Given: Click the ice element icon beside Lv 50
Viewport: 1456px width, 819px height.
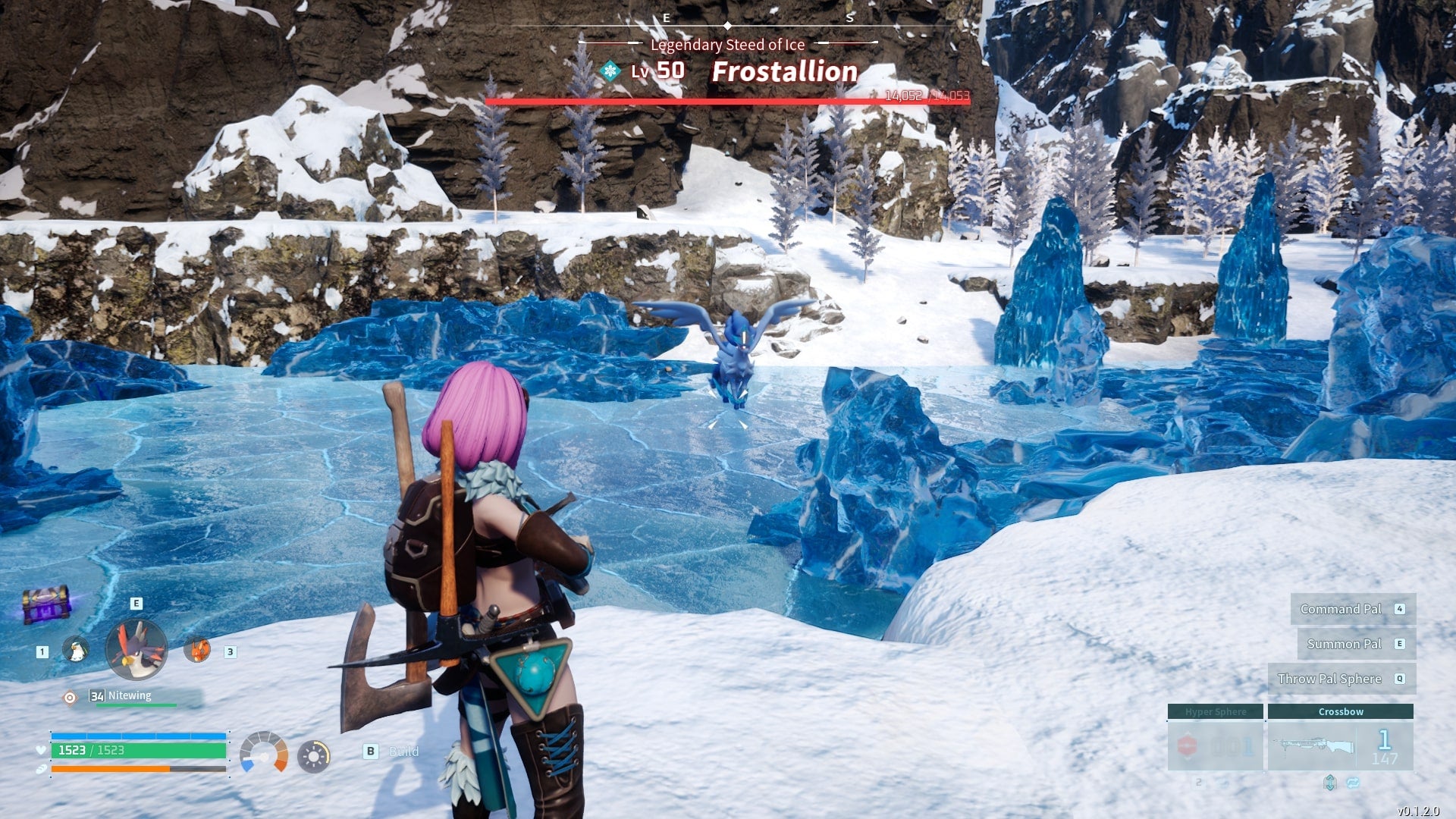Looking at the screenshot, I should 610,71.
